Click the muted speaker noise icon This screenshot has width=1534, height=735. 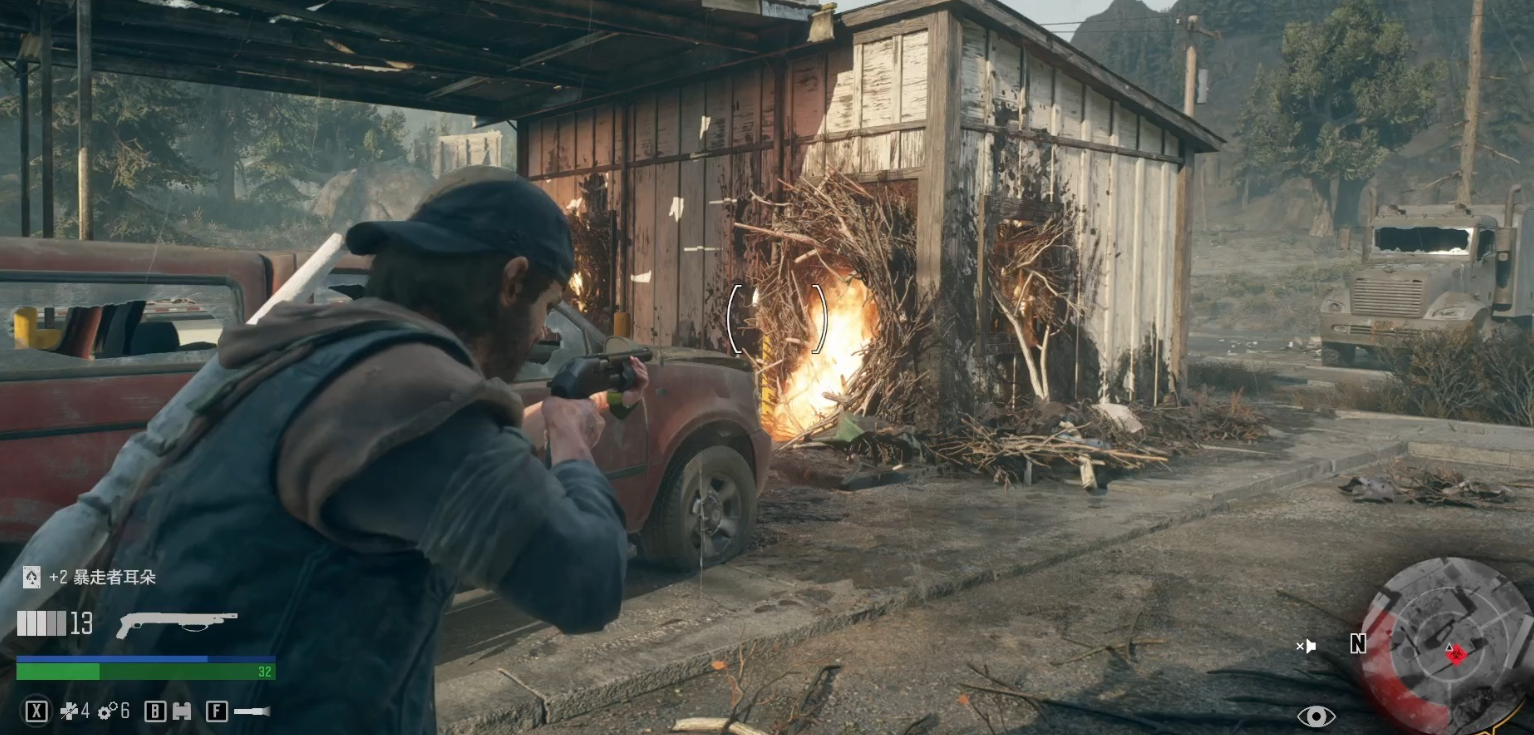pos(1307,646)
